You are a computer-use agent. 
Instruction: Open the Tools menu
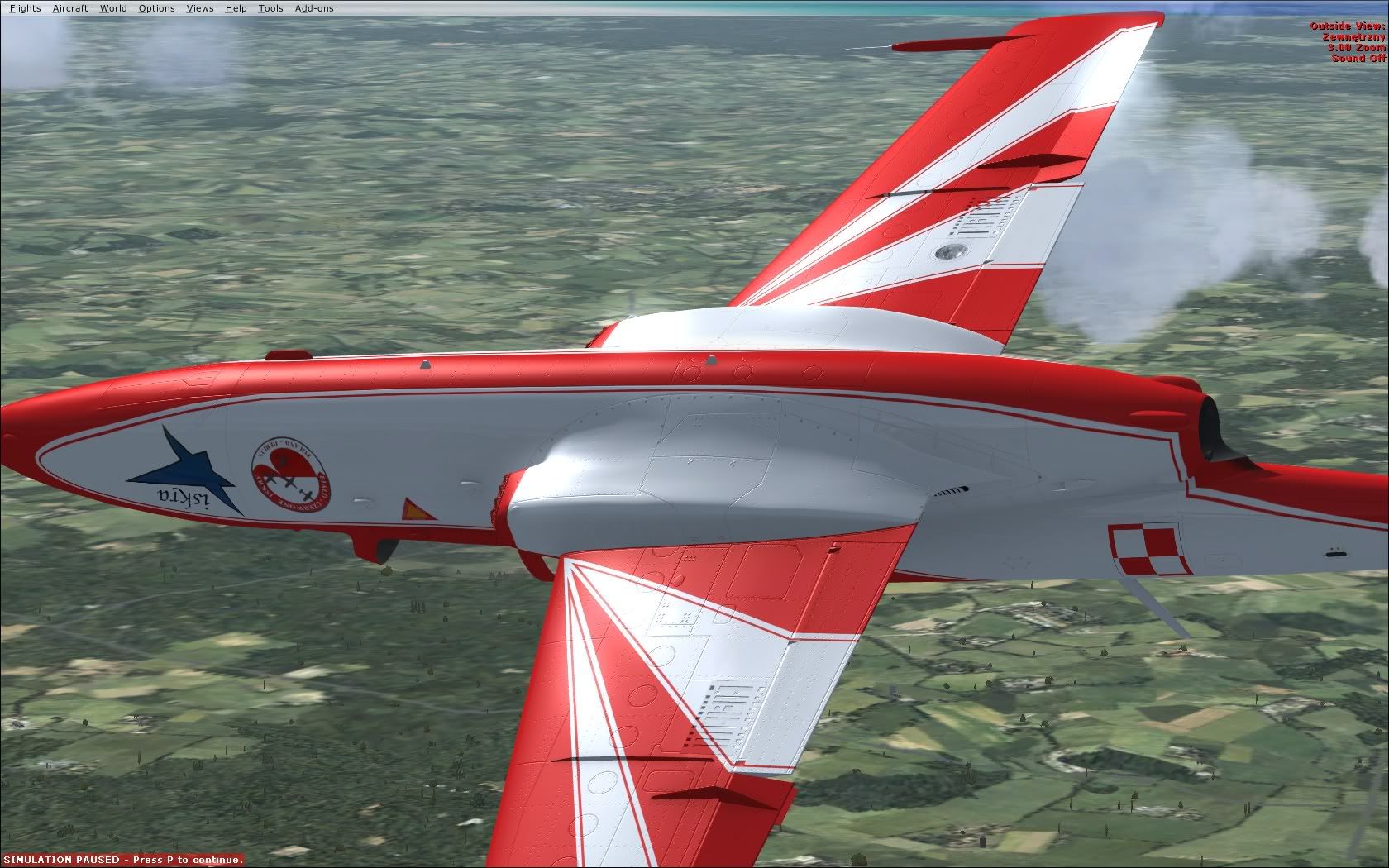(270, 8)
